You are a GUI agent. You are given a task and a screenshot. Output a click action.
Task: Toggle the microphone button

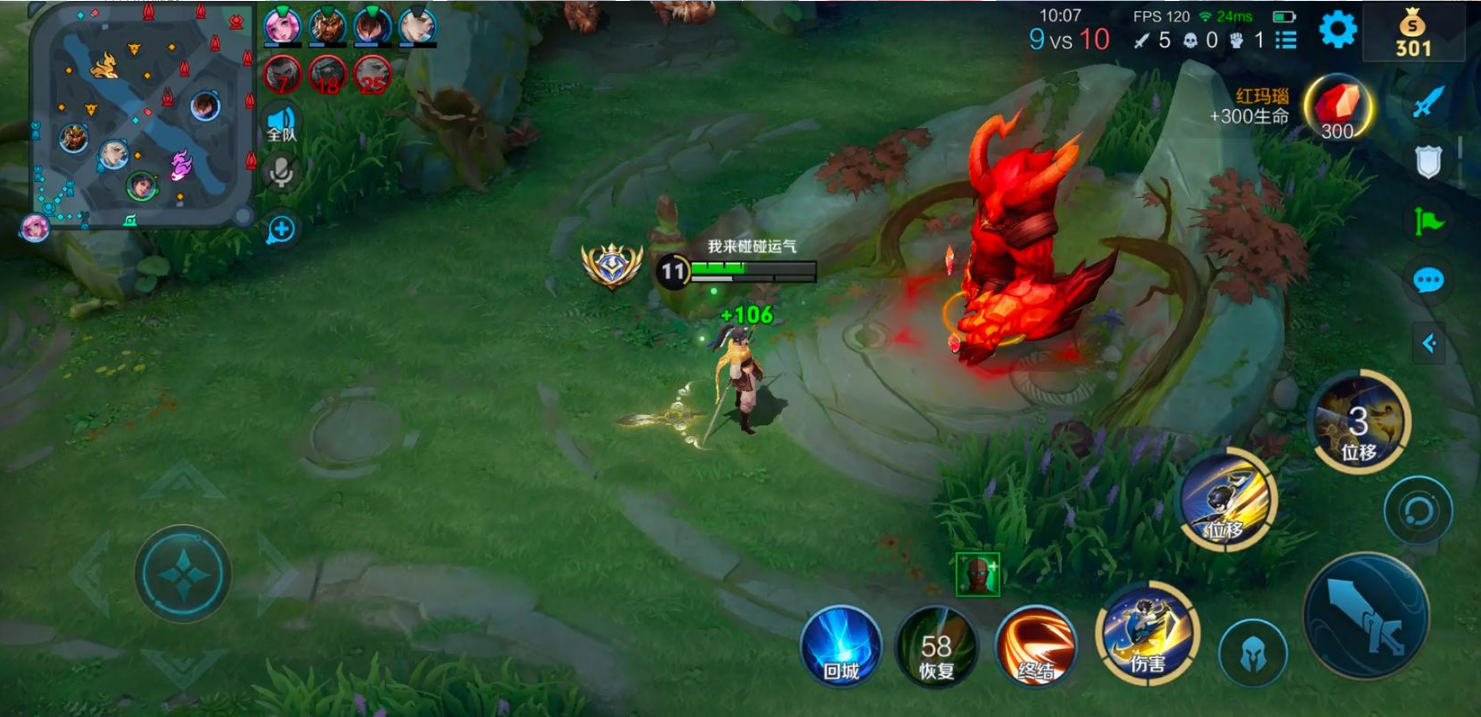282,173
